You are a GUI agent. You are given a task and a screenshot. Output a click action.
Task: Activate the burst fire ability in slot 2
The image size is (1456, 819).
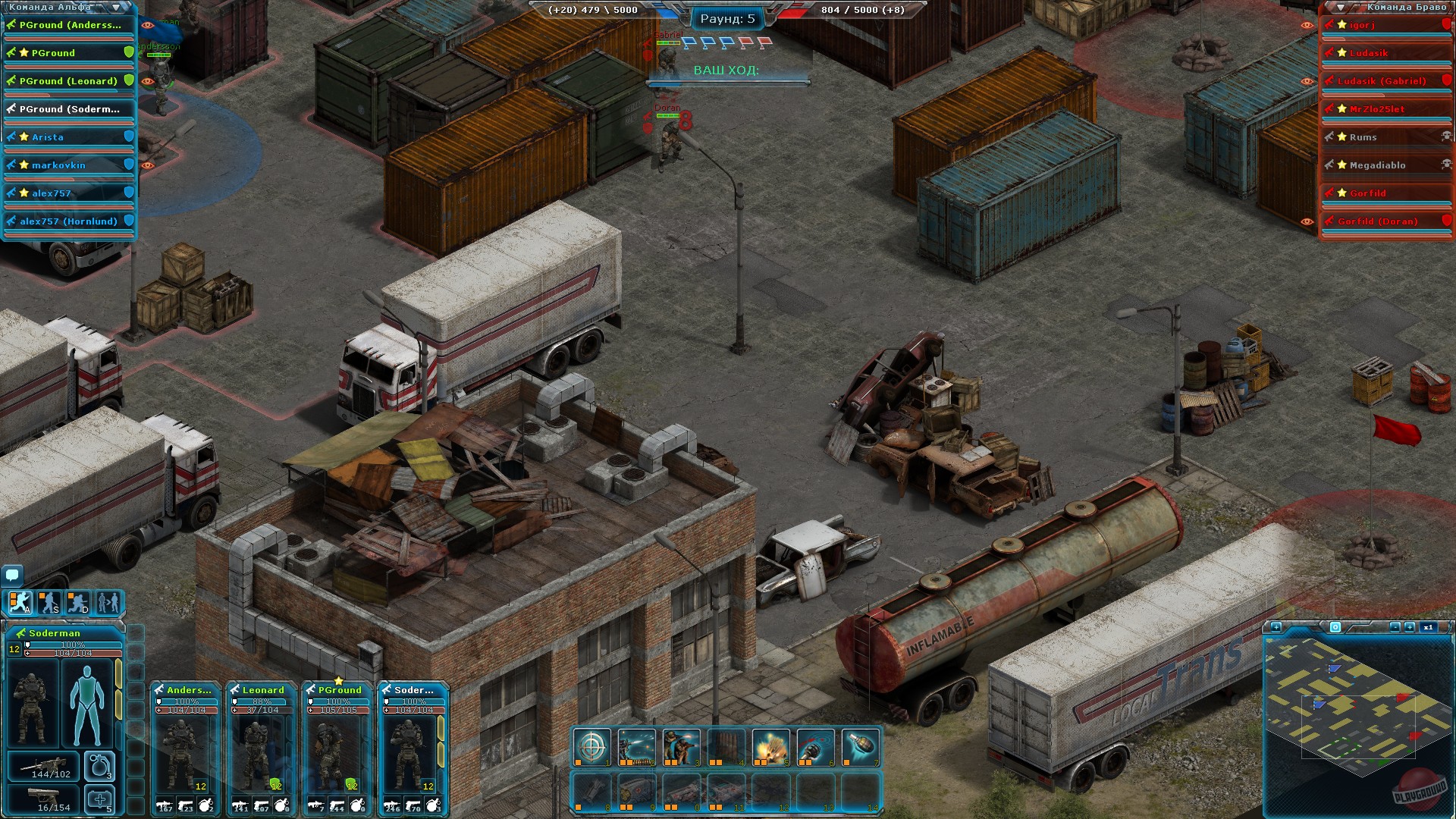[x=636, y=748]
